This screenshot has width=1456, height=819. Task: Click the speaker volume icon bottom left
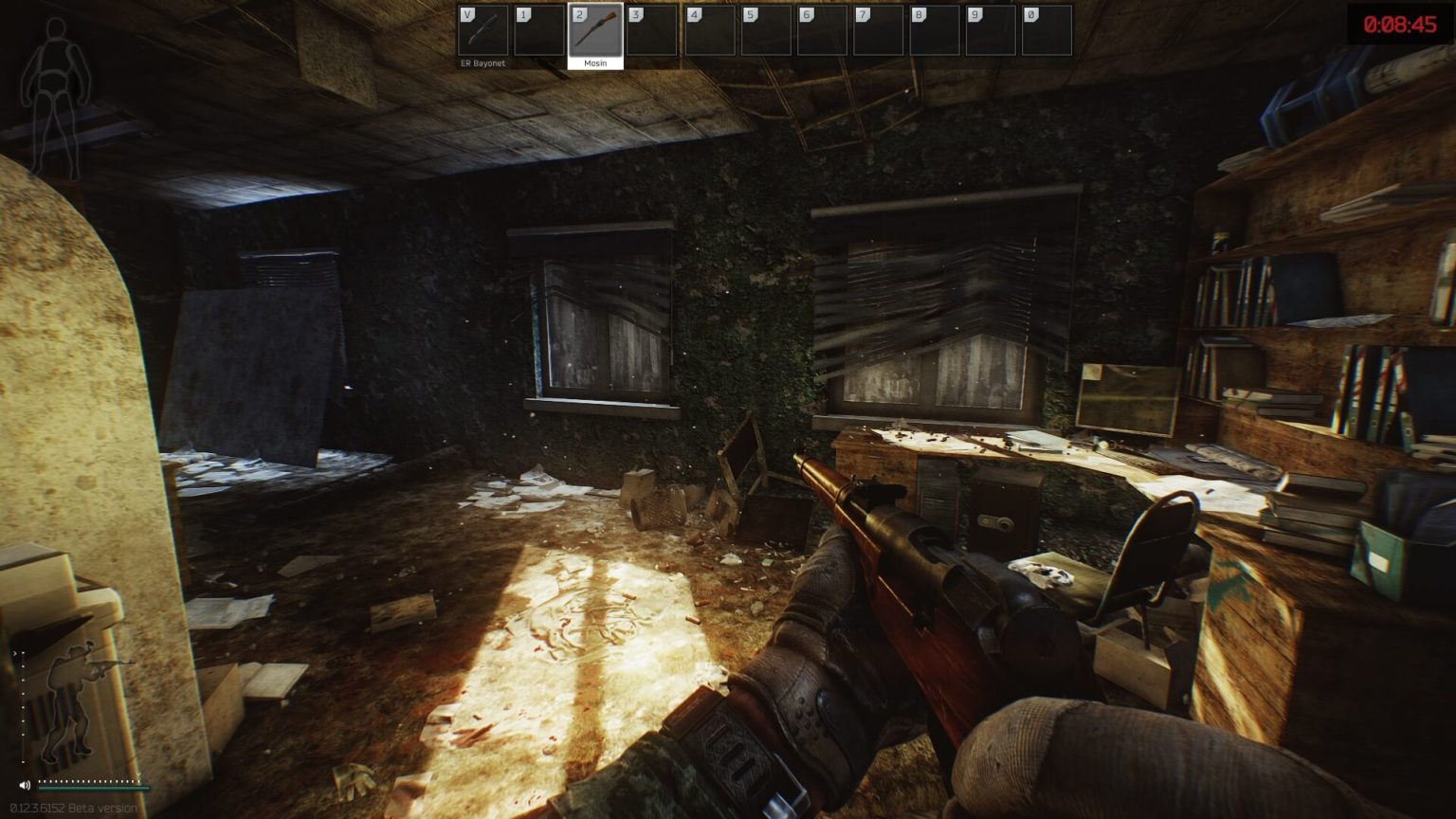point(25,784)
